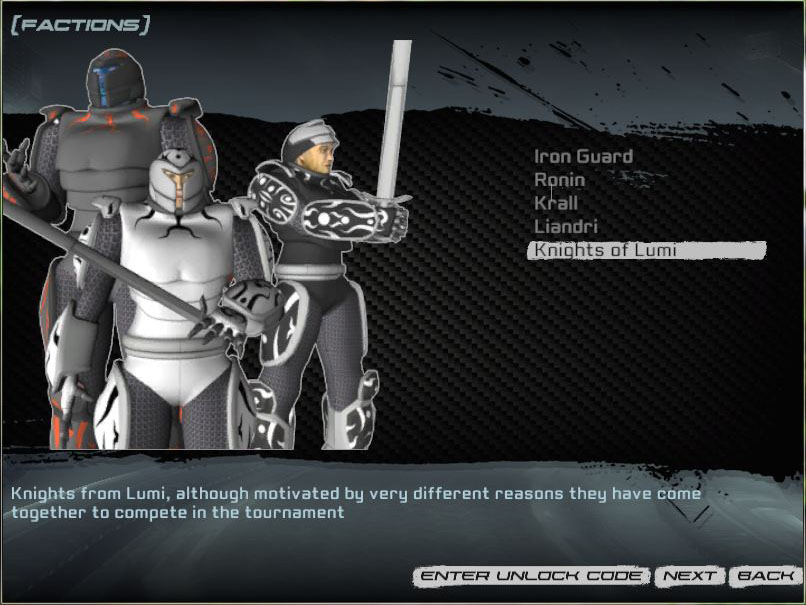Pick the Krall faction entry
The width and height of the screenshot is (806, 605).
click(x=556, y=203)
